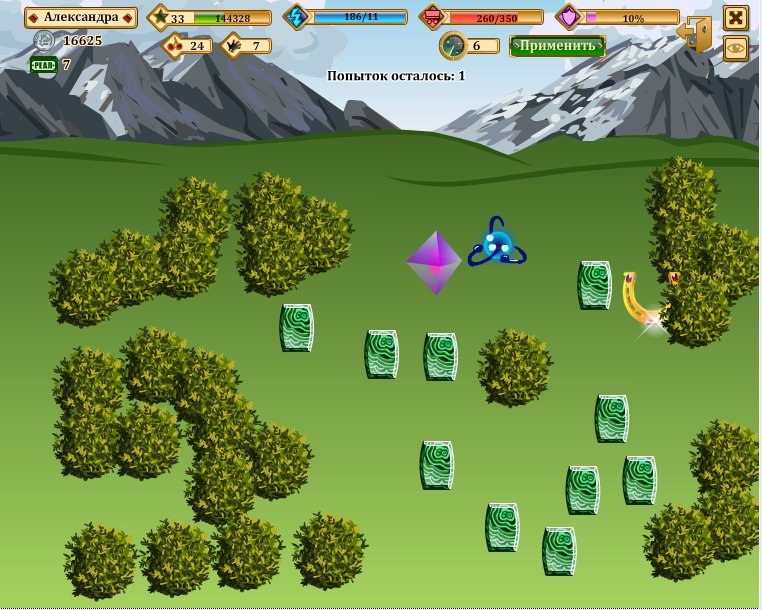Toggle the eye visibility button

[x=736, y=48]
